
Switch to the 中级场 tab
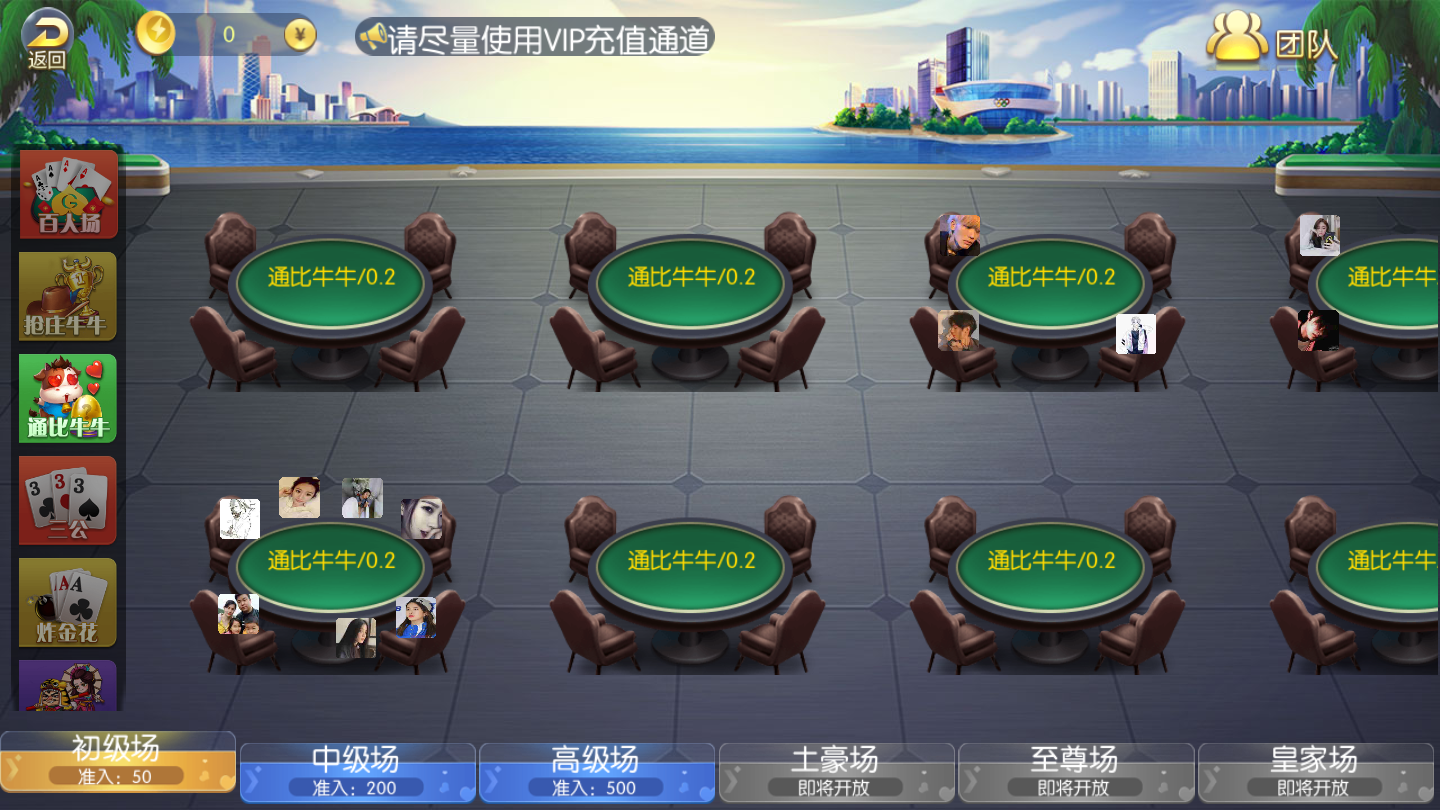[x=355, y=770]
